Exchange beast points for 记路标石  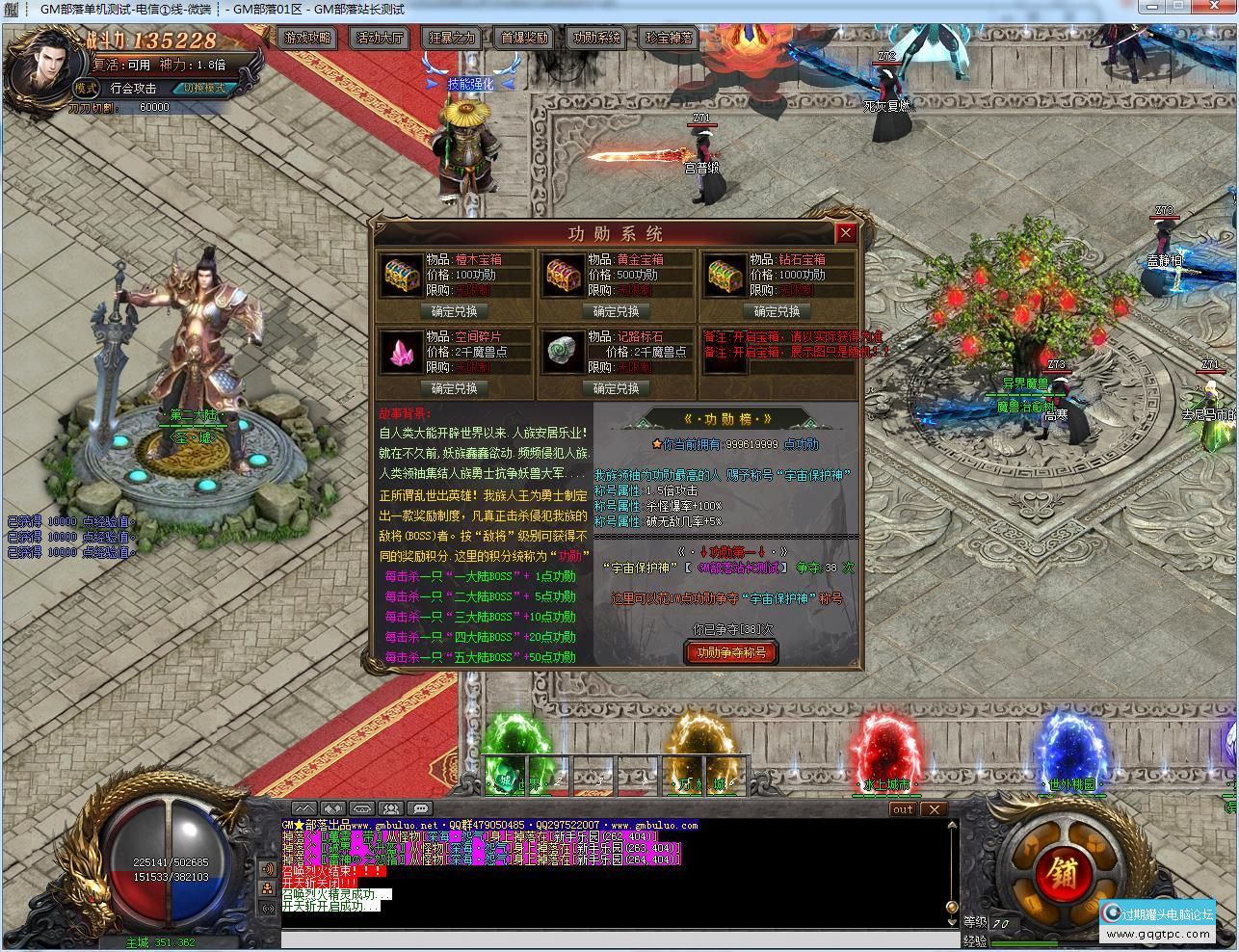[x=616, y=388]
